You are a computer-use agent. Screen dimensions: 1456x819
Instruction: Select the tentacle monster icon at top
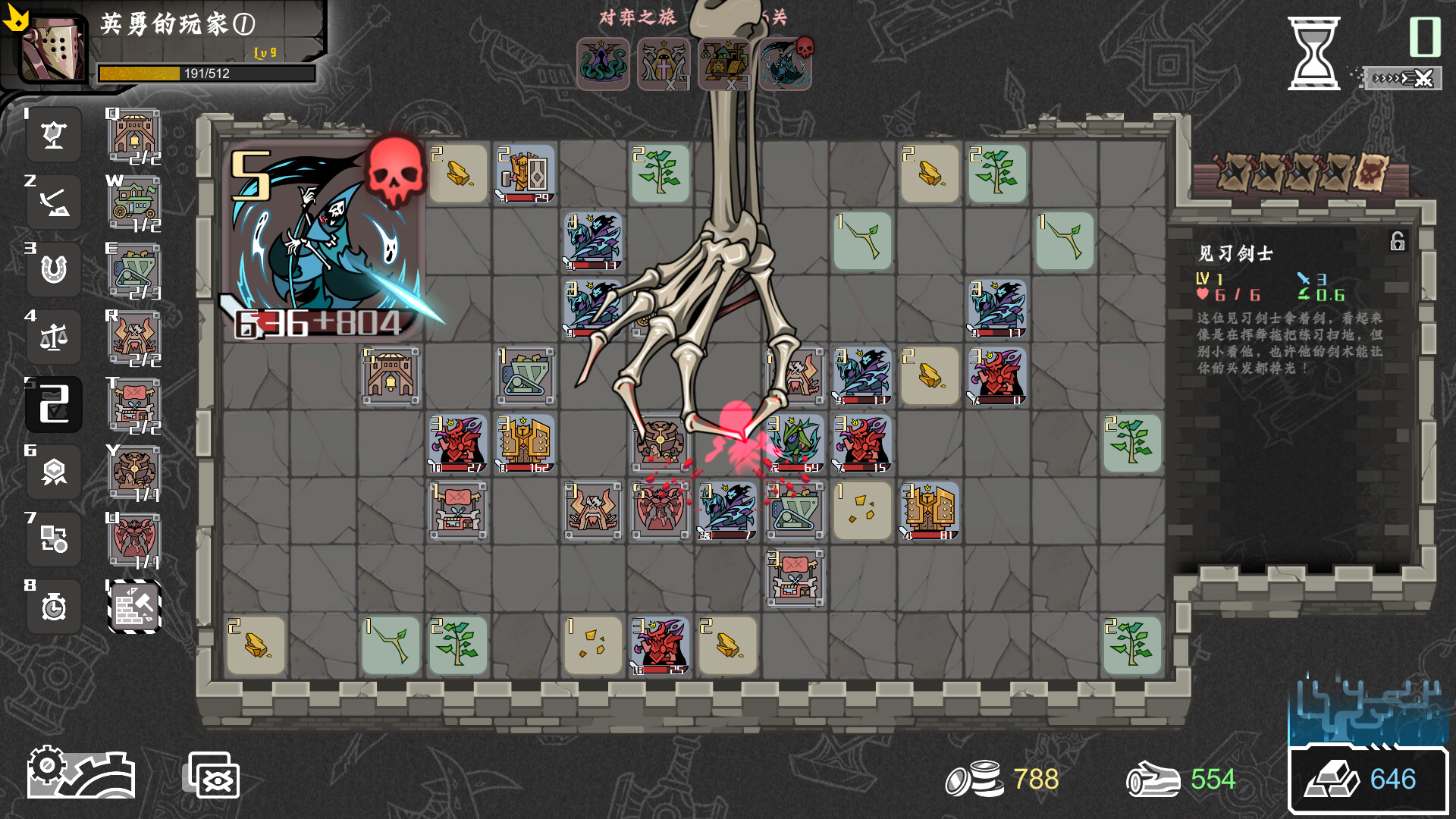click(603, 64)
